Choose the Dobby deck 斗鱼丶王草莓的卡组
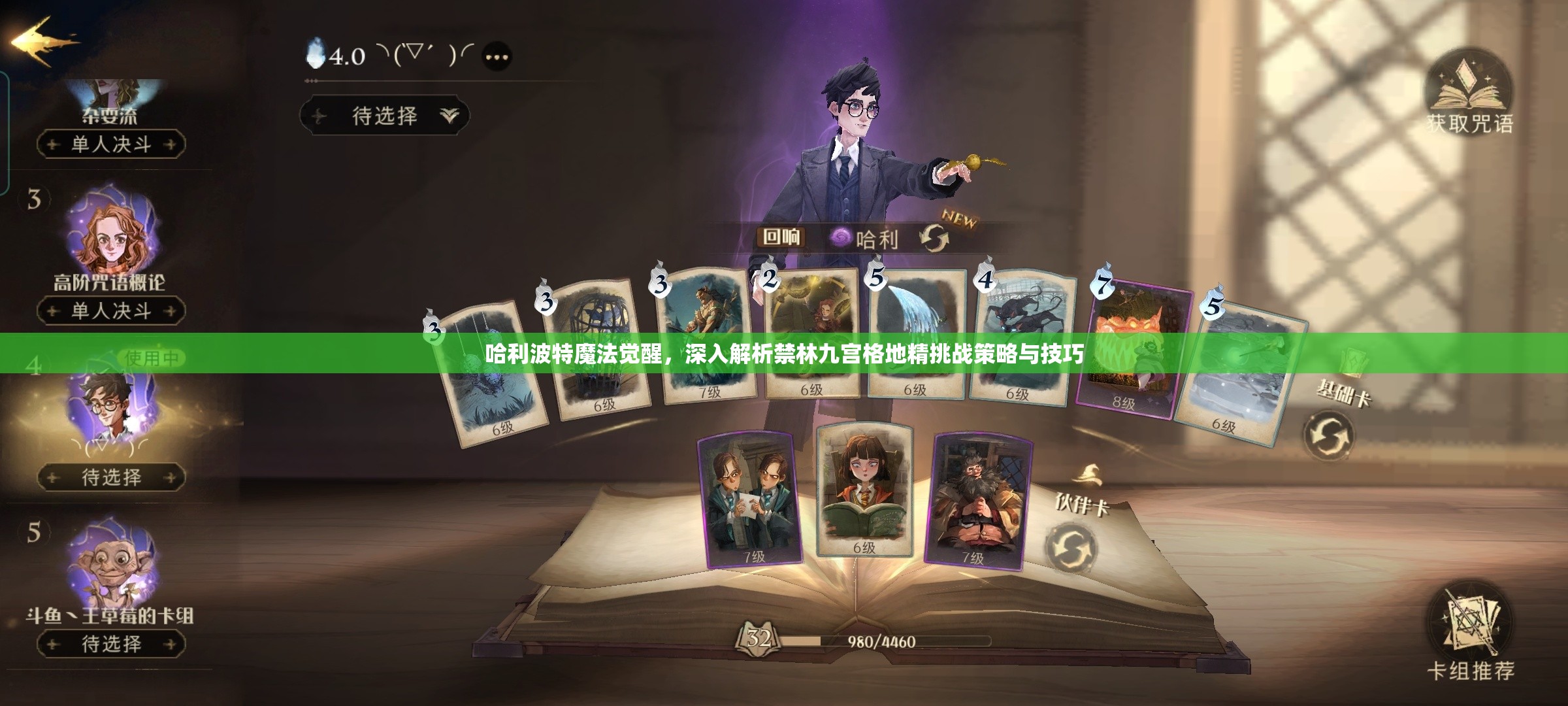The width and height of the screenshot is (1568, 706). pyautogui.click(x=111, y=569)
